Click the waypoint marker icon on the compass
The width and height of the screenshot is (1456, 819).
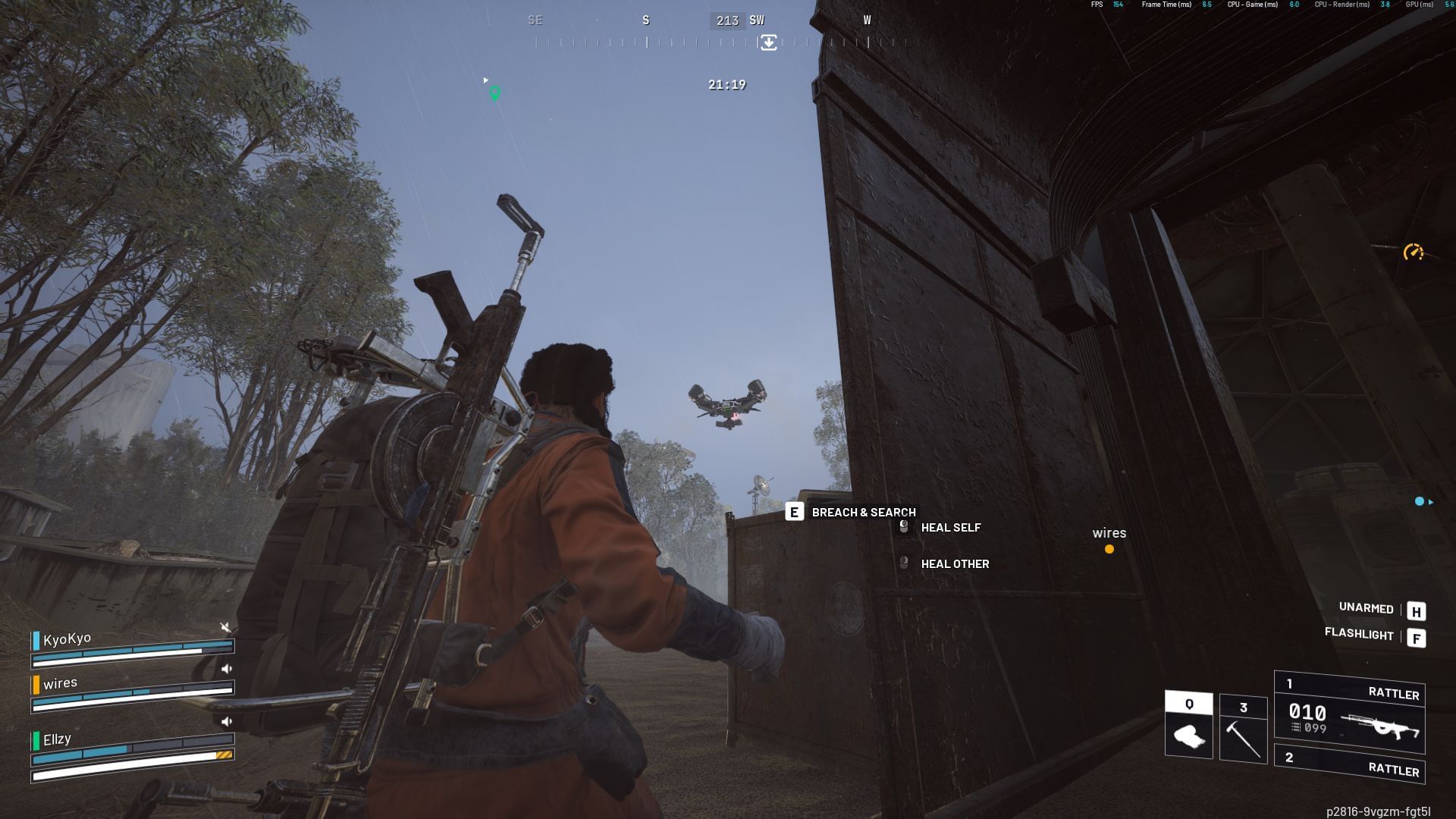pos(769,43)
